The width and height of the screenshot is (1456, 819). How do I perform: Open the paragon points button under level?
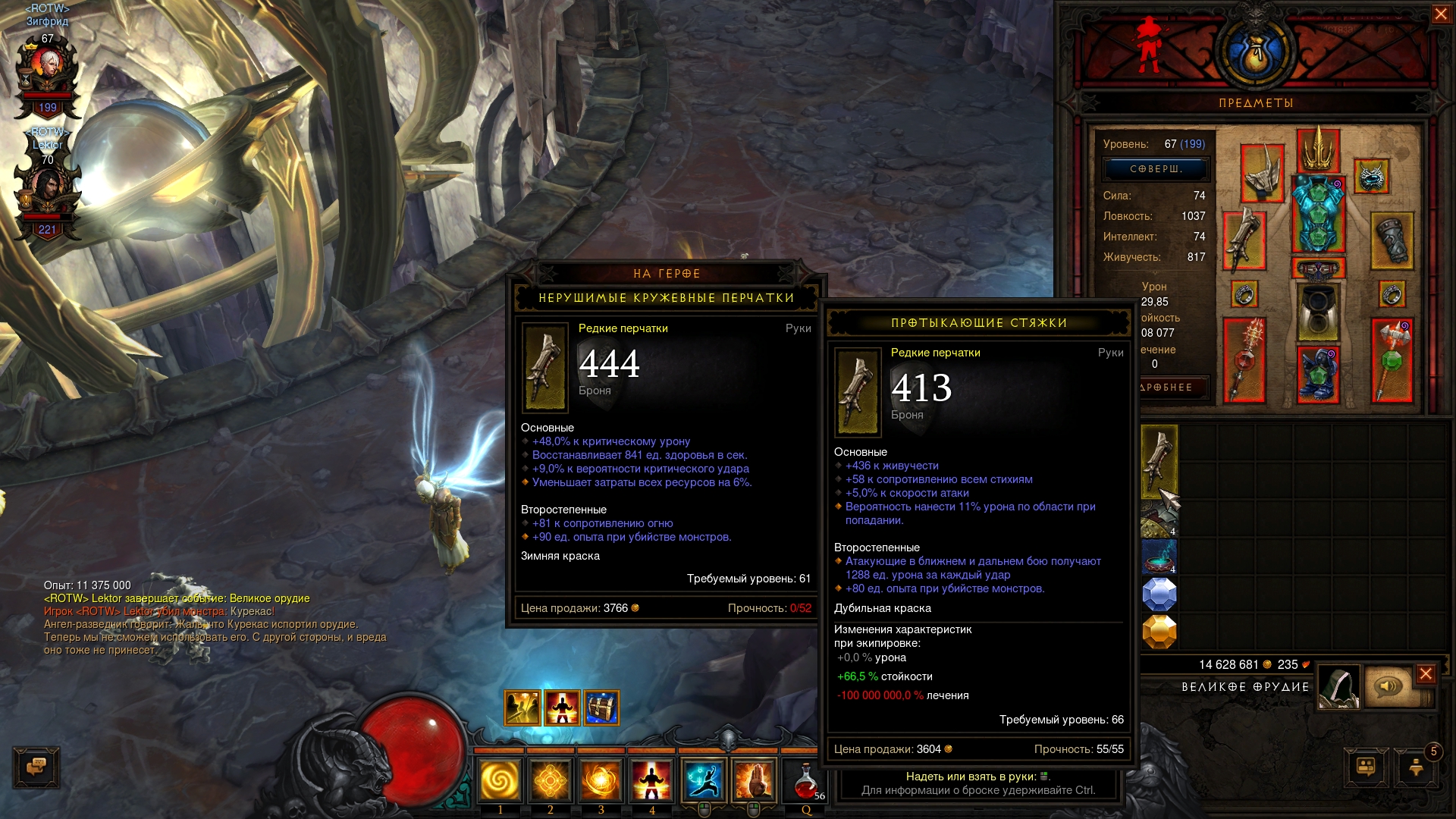click(x=1155, y=169)
